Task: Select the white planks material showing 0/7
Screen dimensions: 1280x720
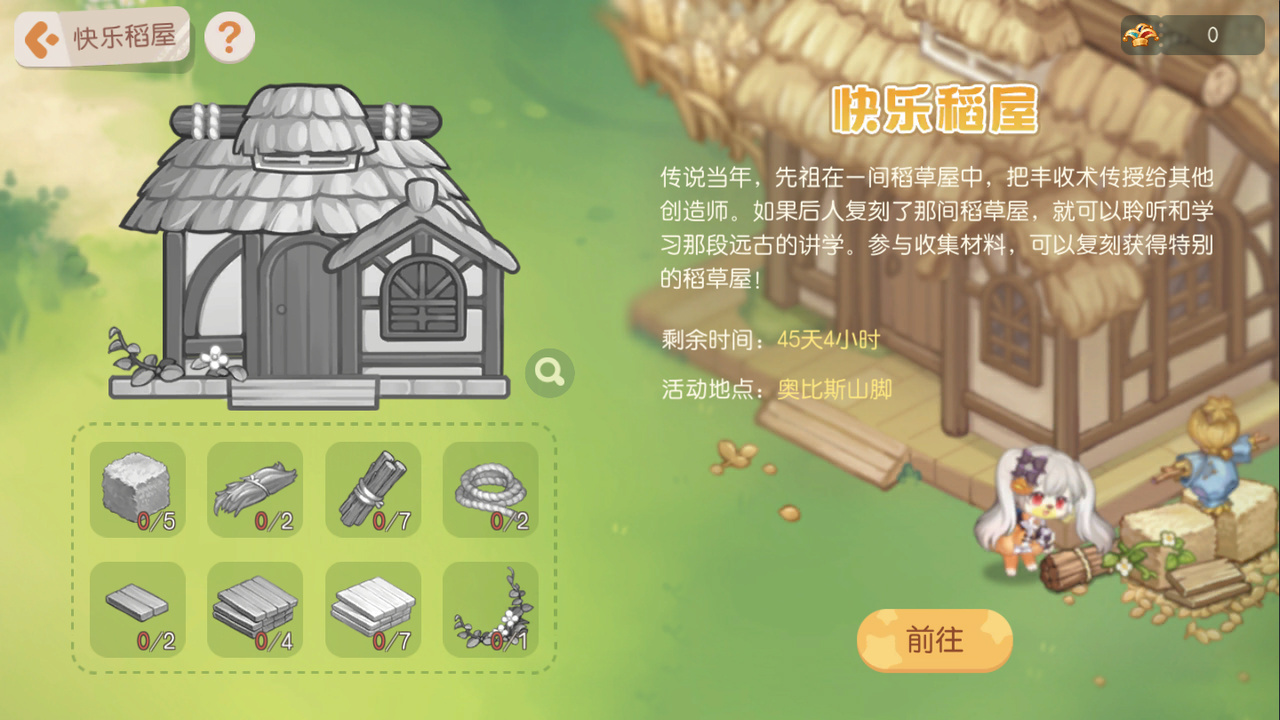Action: [x=373, y=609]
